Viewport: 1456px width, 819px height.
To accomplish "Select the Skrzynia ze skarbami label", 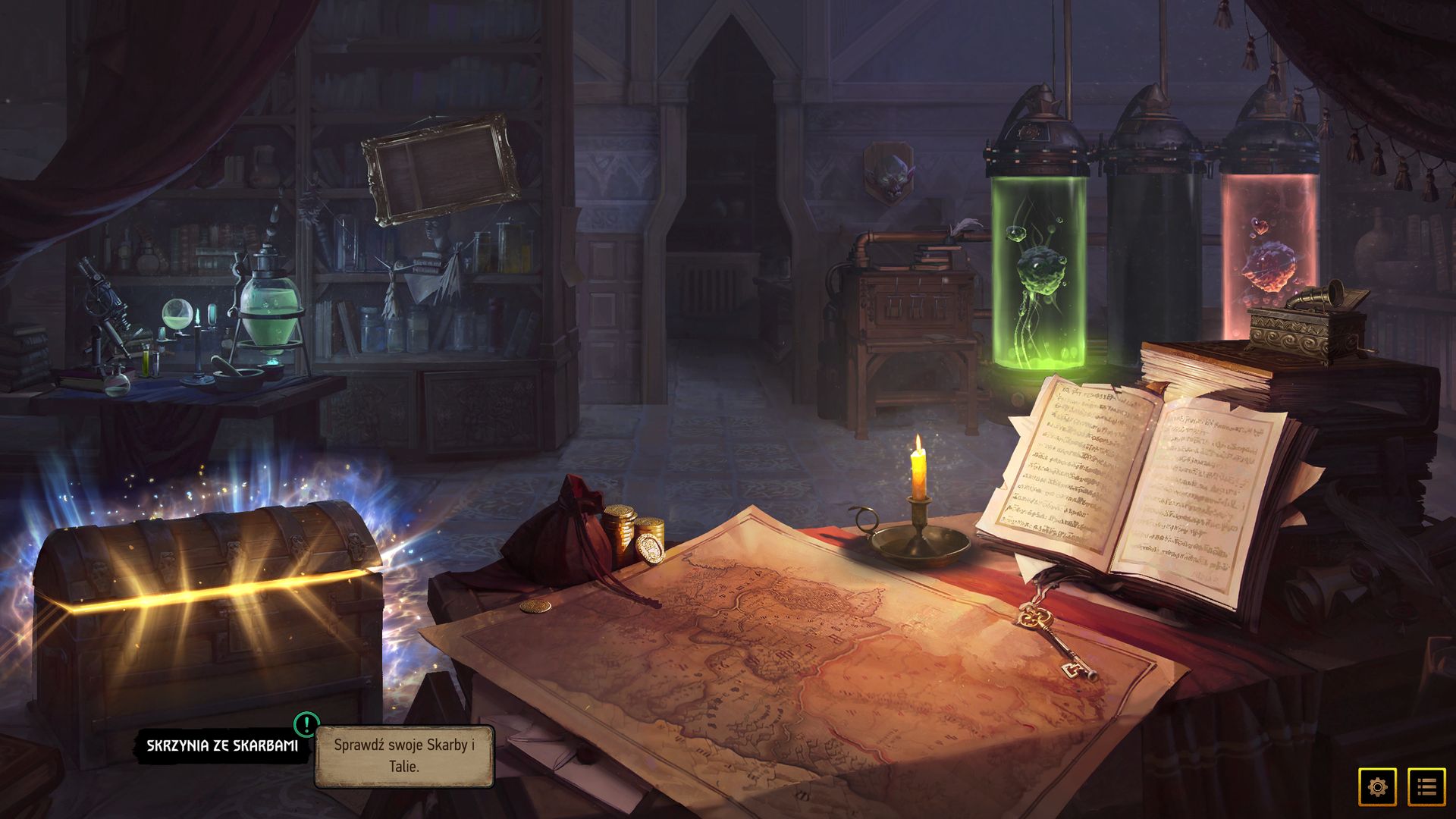I will pyautogui.click(x=222, y=745).
